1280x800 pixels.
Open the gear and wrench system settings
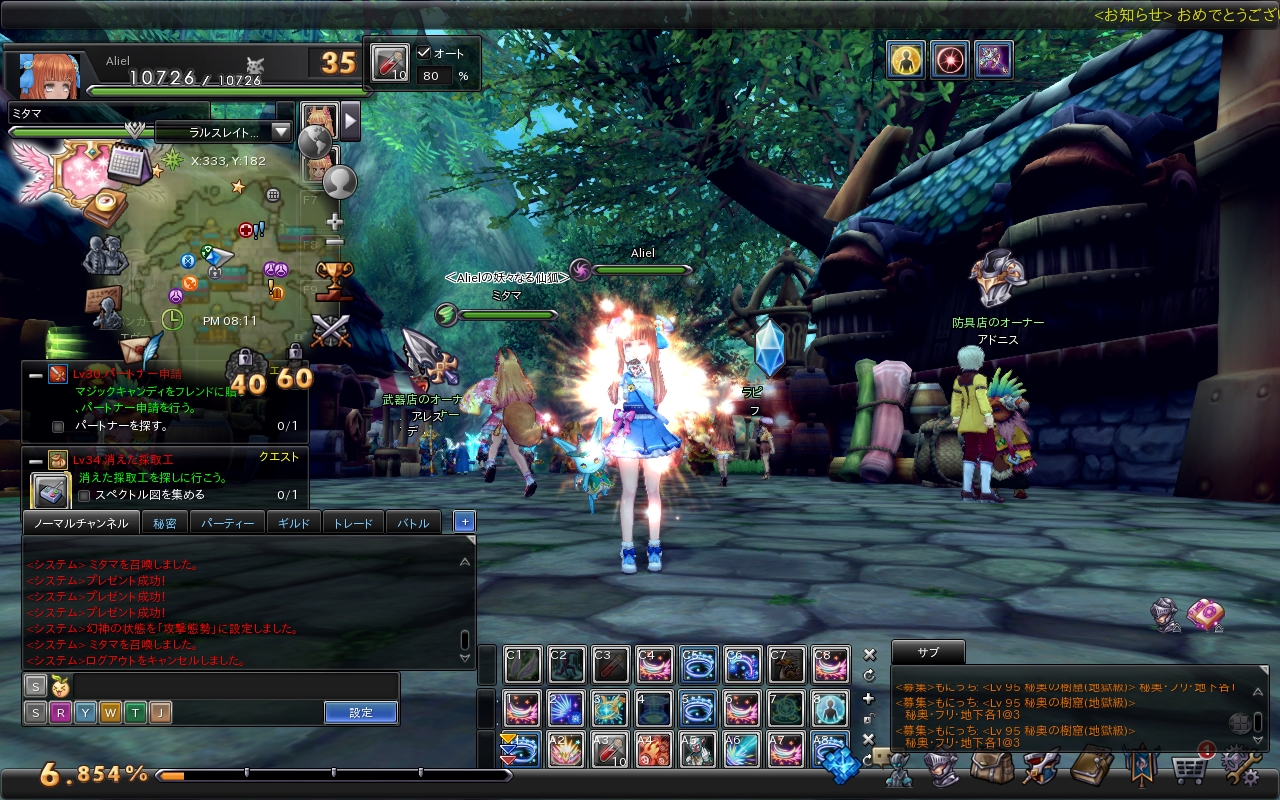(x=1239, y=768)
